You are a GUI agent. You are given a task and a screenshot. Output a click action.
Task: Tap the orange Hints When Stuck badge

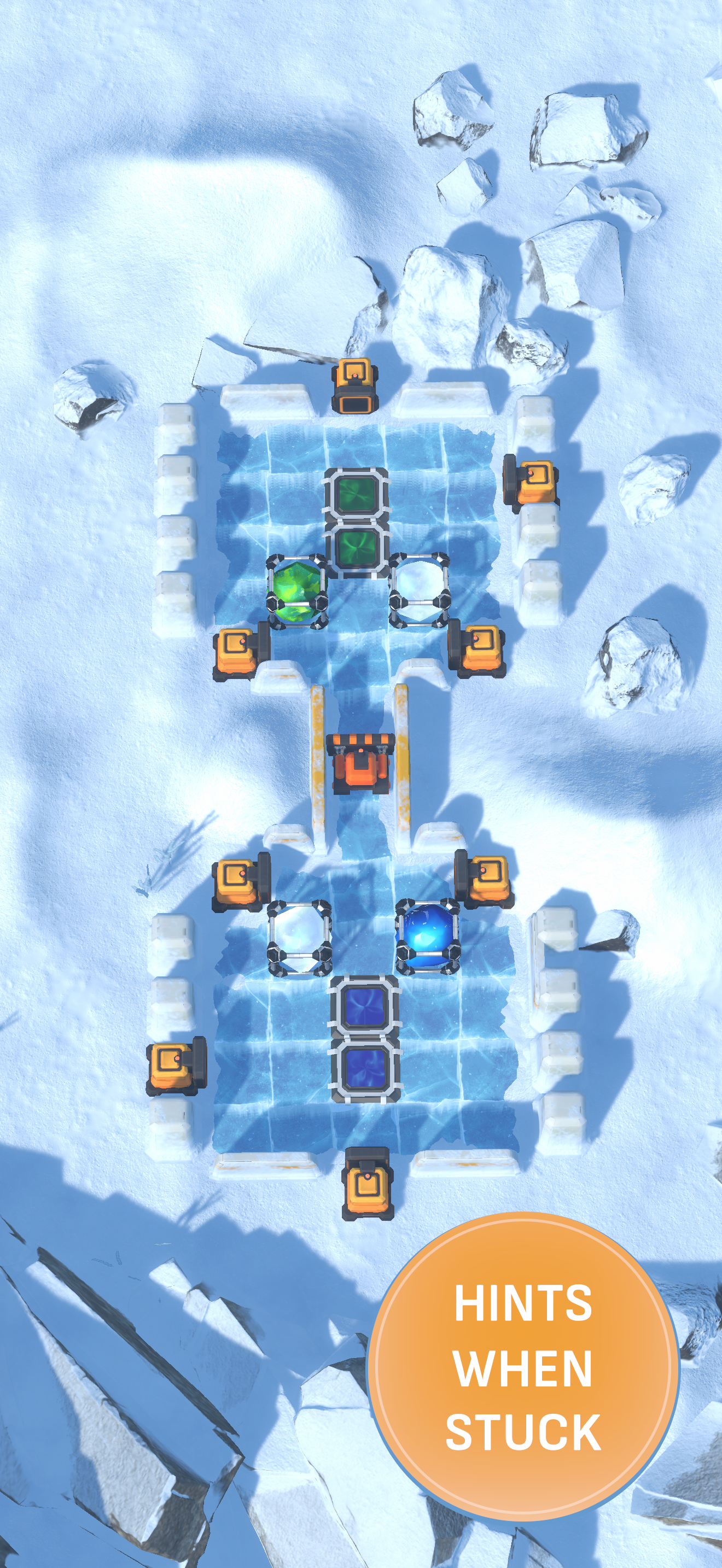523,1366
